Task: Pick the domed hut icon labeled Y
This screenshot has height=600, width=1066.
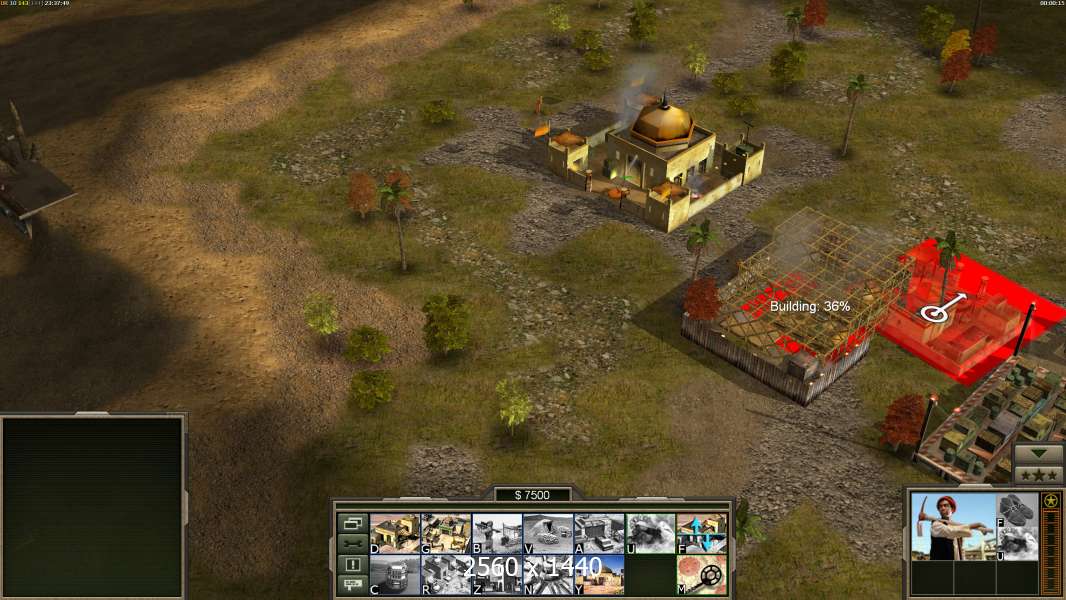Action: pos(599,575)
